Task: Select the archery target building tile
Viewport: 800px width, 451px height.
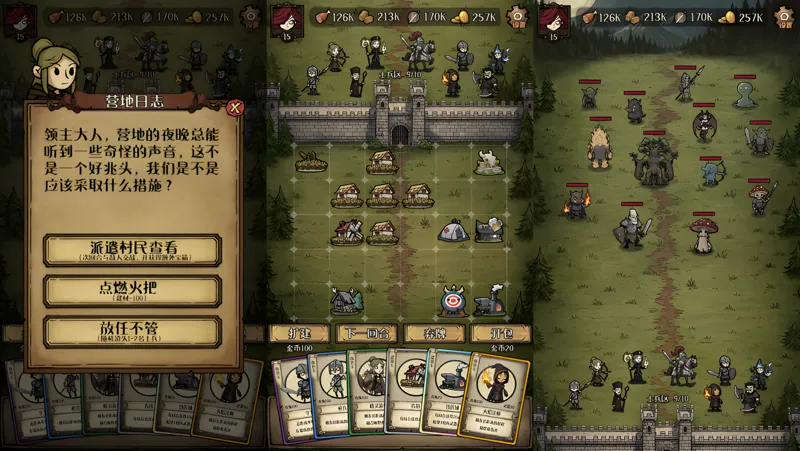Action: pos(452,298)
